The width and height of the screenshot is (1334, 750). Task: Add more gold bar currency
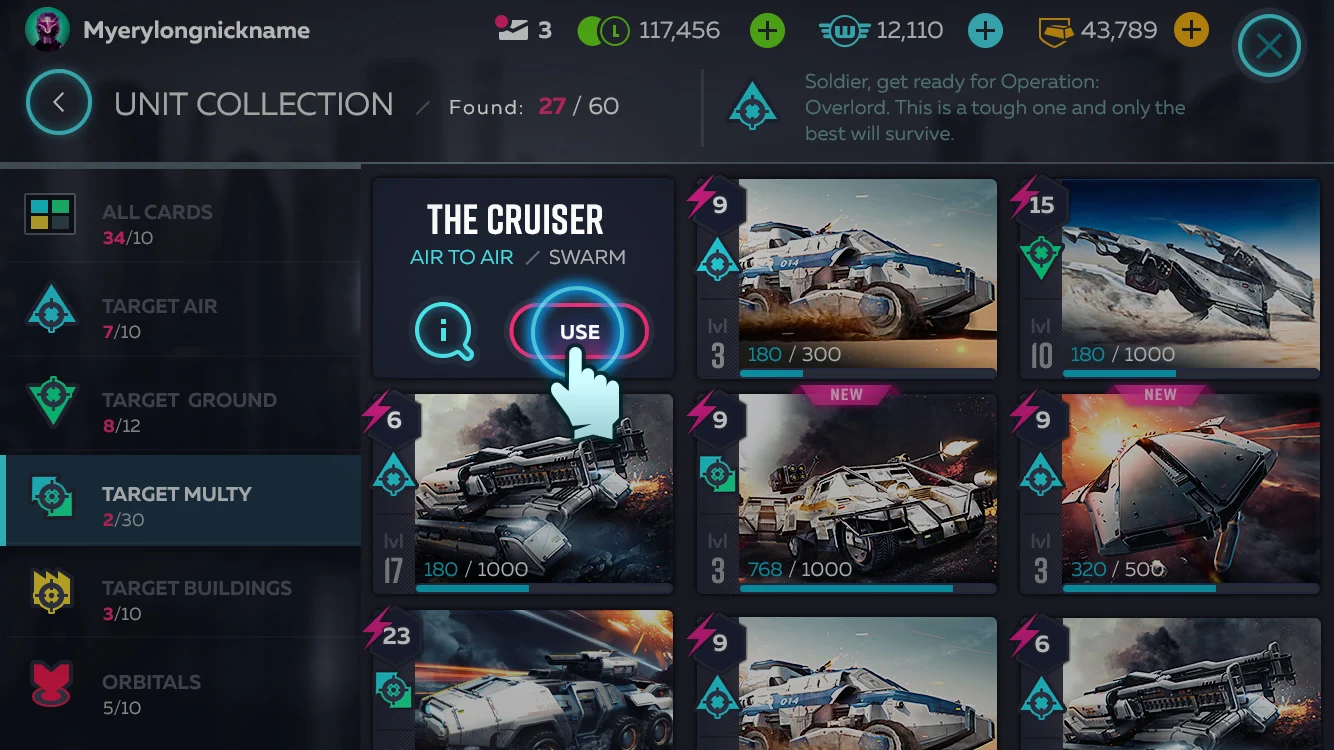click(x=1190, y=31)
